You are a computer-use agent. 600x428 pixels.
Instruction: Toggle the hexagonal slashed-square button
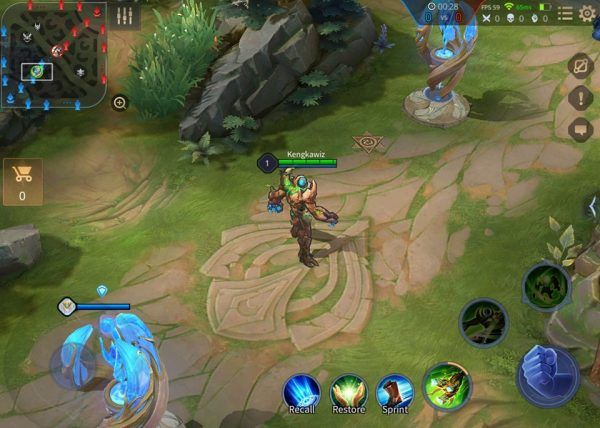click(580, 65)
